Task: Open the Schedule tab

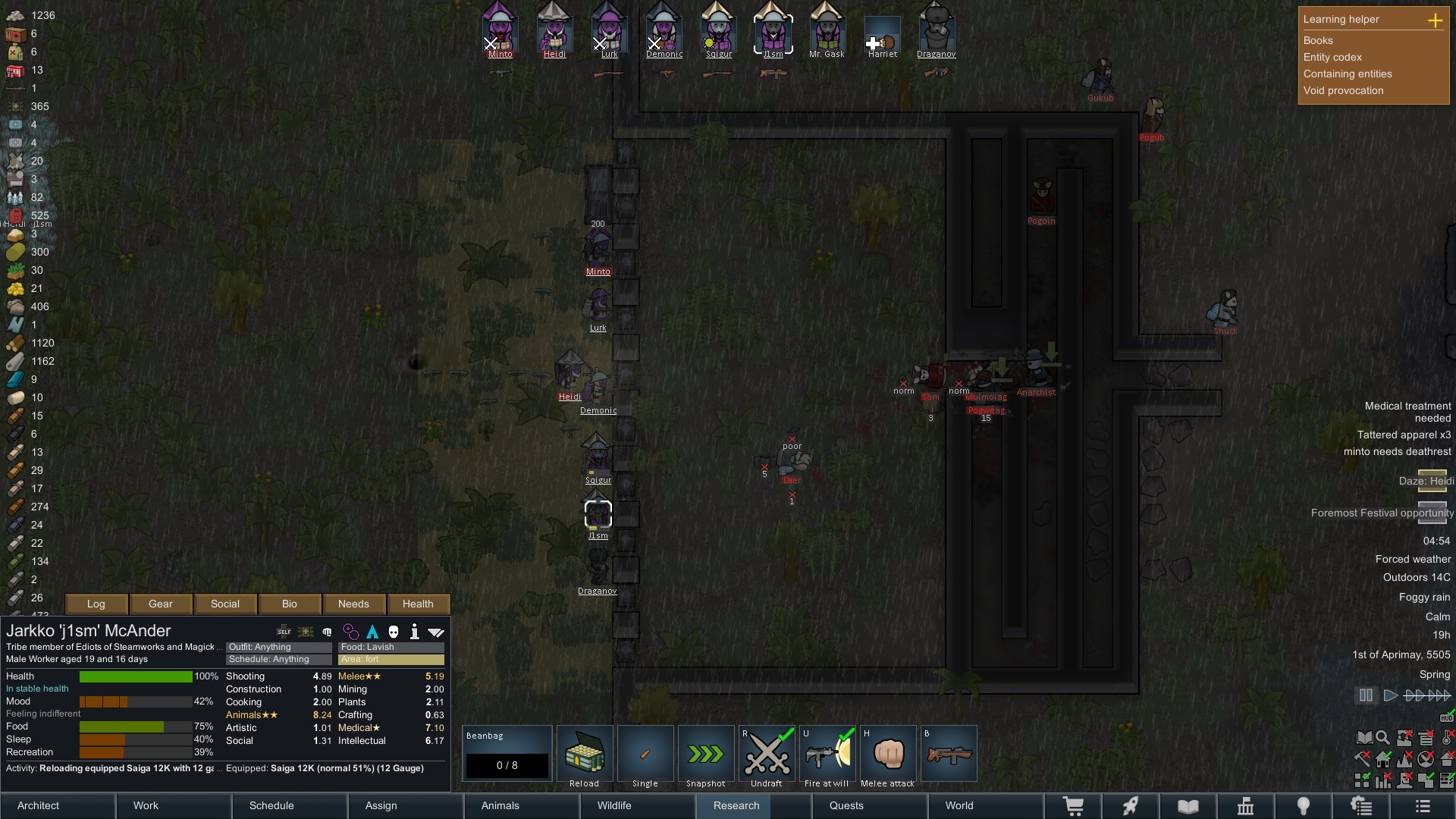Action: (271, 805)
